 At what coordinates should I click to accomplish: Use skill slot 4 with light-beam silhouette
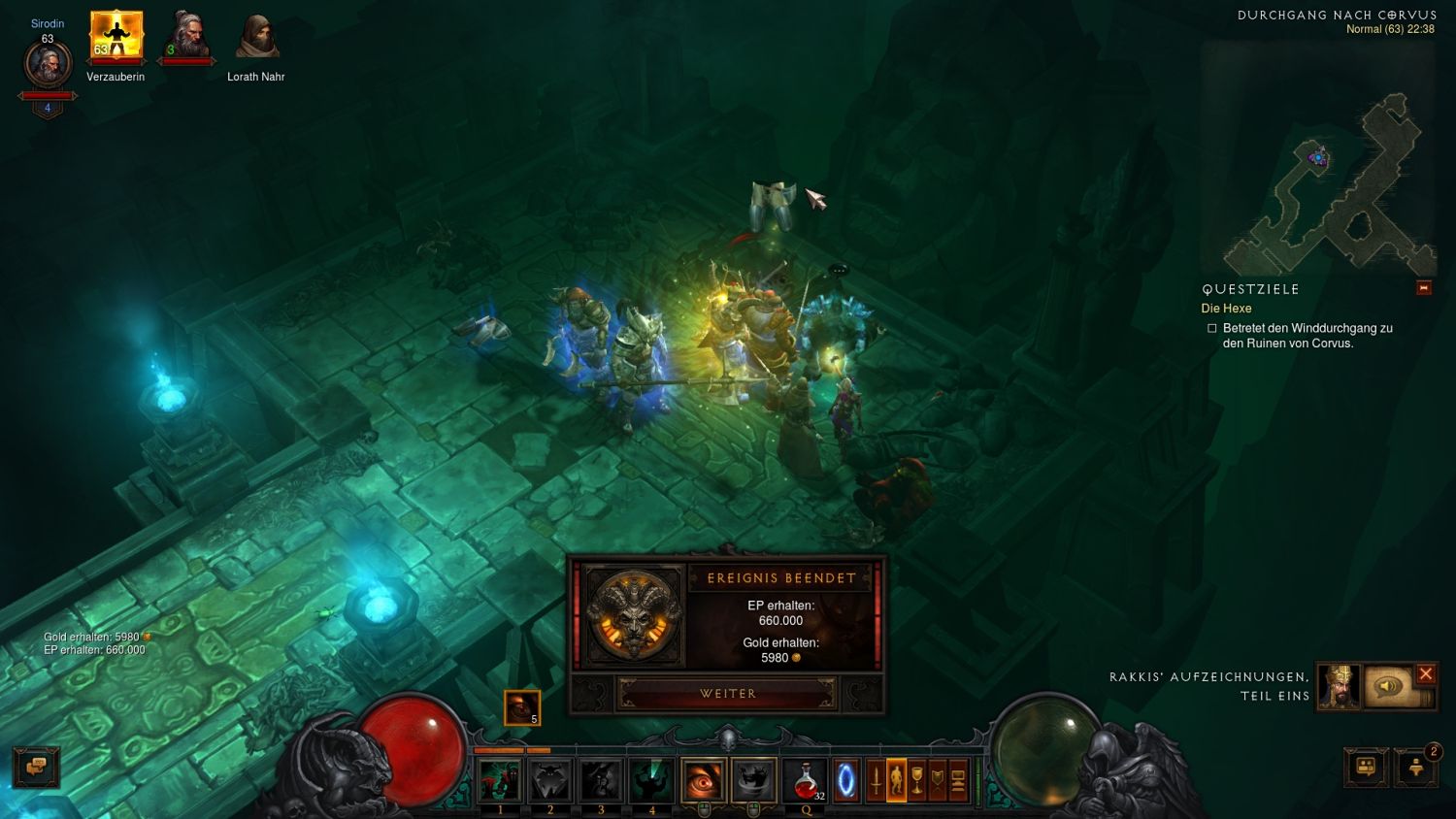pos(651,780)
